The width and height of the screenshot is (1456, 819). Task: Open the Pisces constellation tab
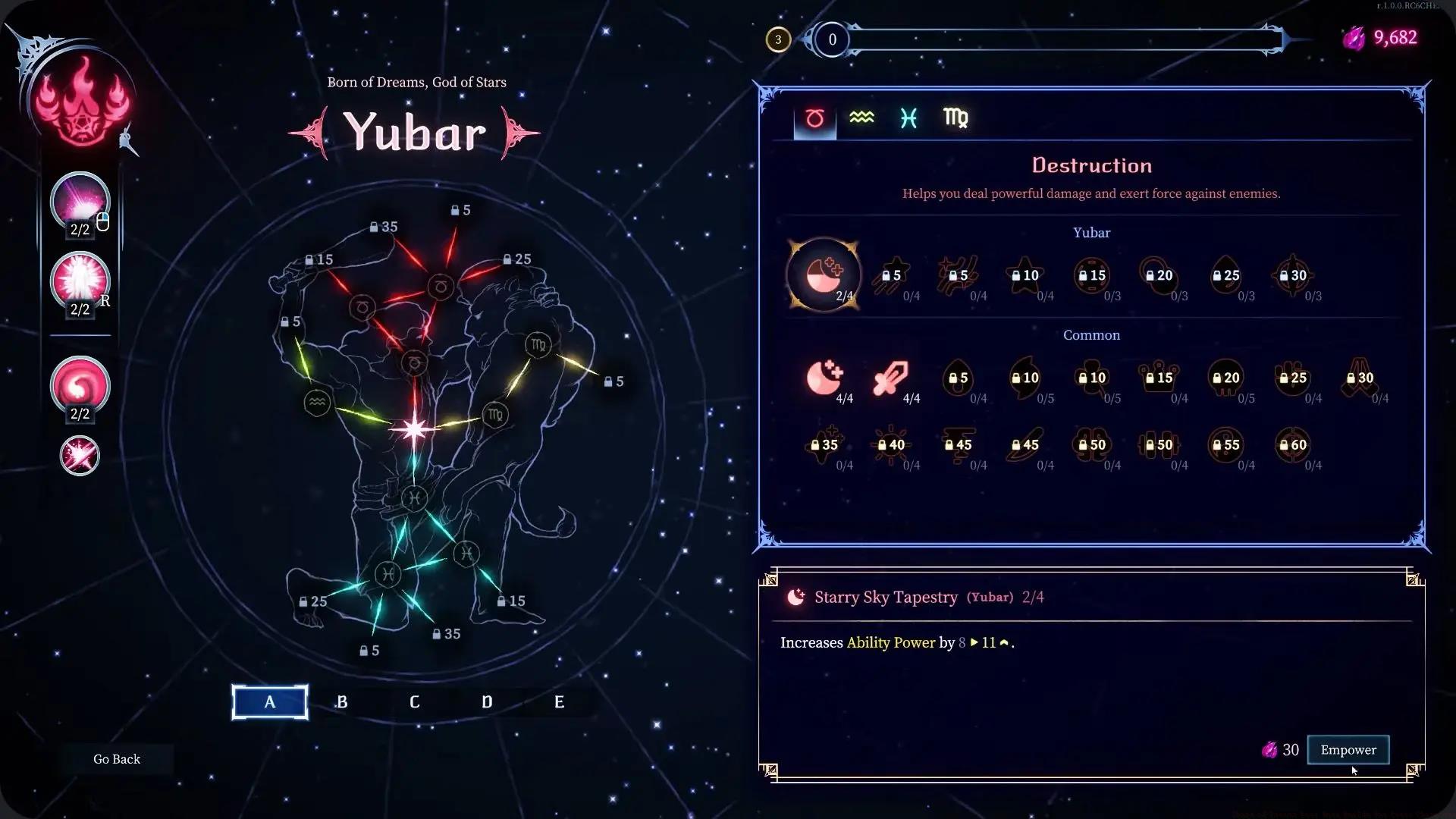(908, 118)
